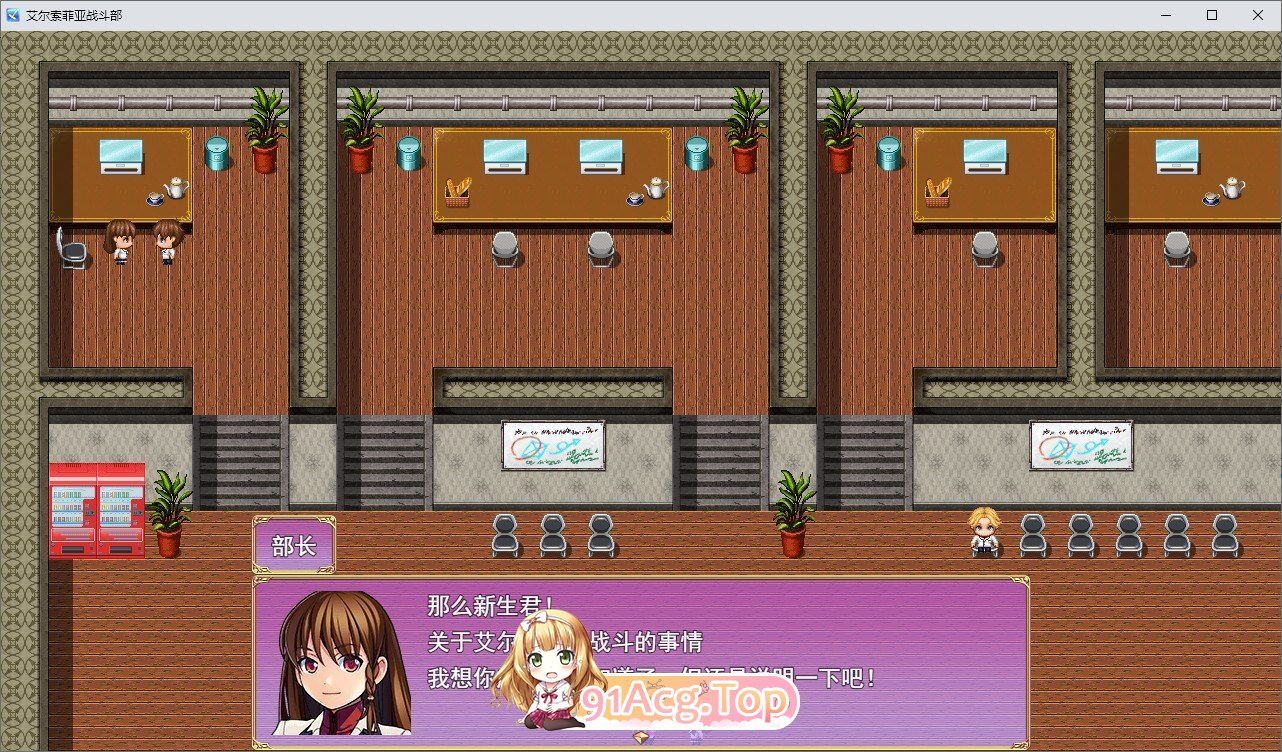
Task: Click the blue trash bin beside the plant
Action: (x=216, y=155)
